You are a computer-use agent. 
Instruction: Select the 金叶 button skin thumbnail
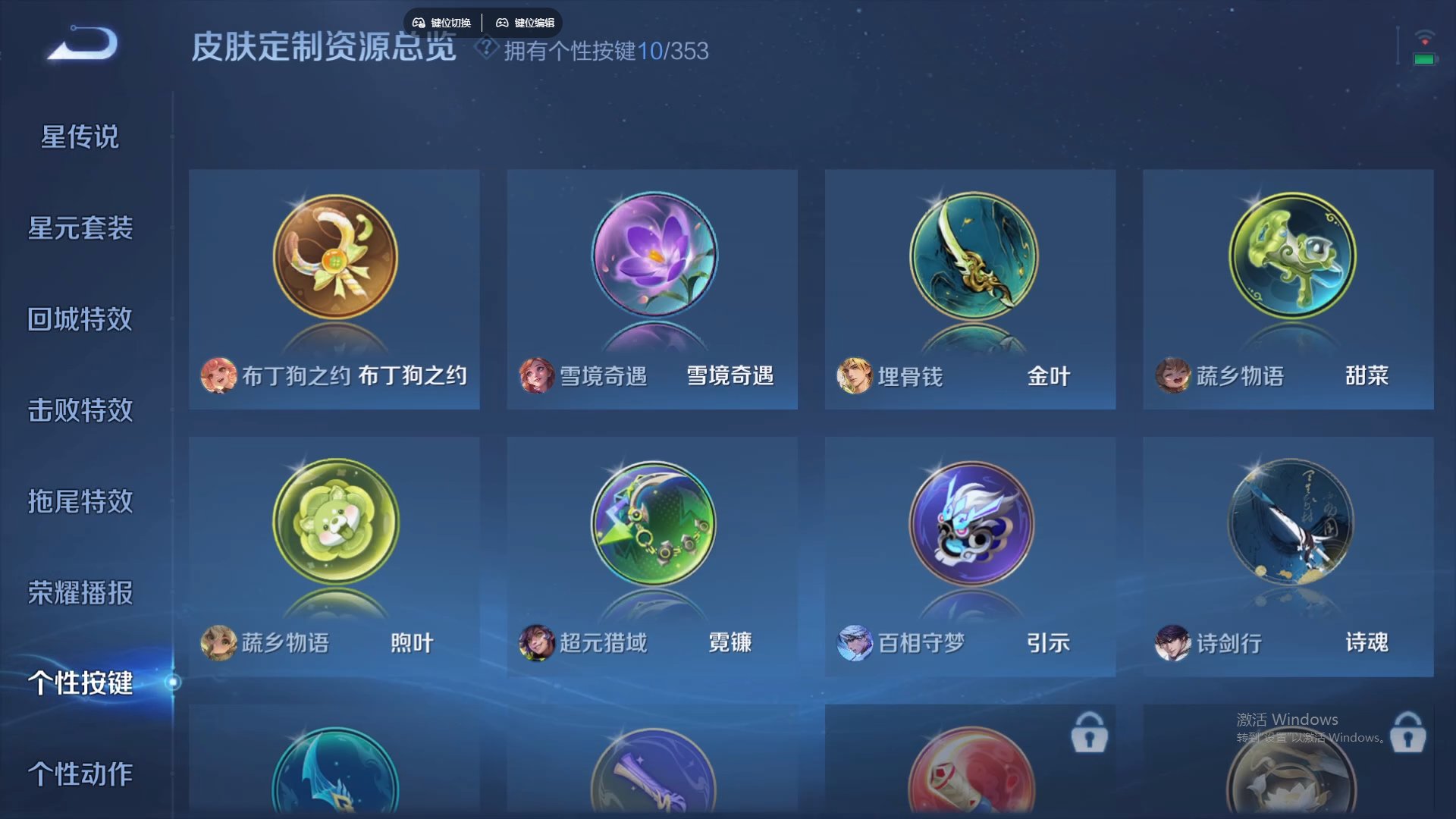971,256
